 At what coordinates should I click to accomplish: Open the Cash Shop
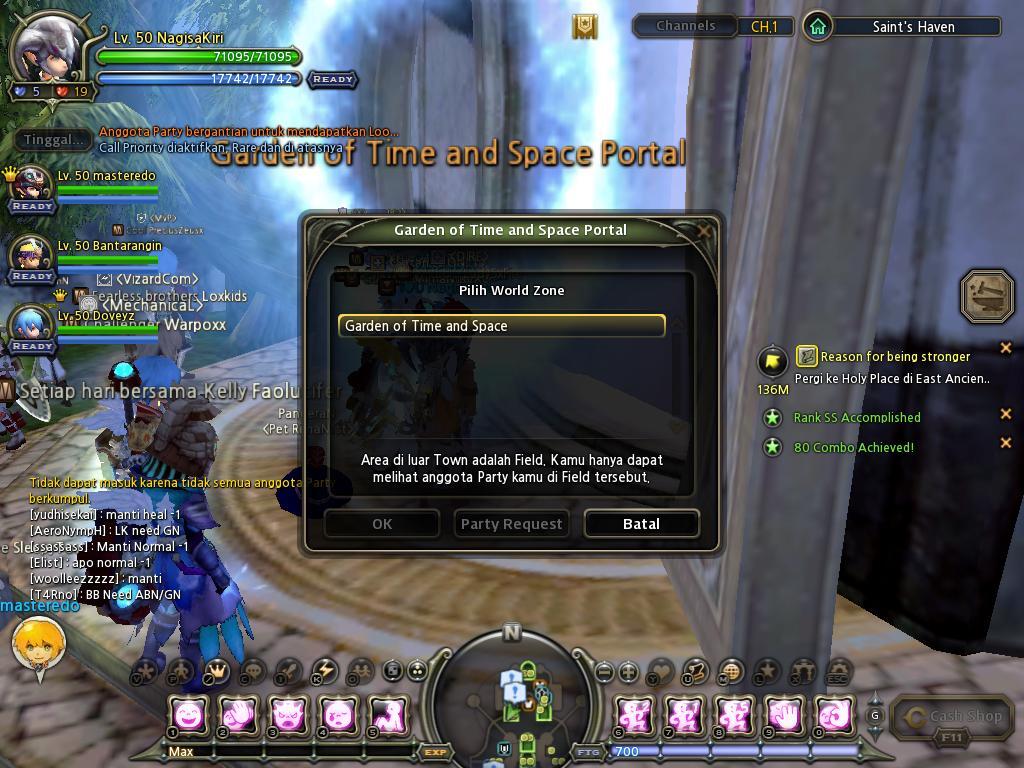click(954, 717)
